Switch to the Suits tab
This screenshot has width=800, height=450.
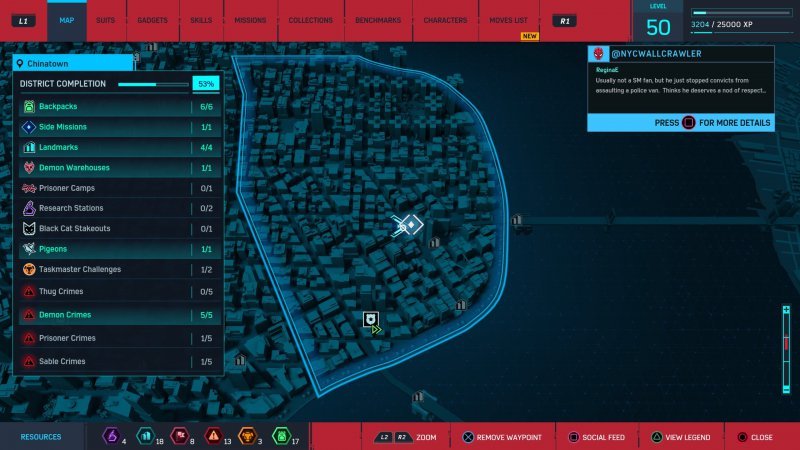(x=105, y=20)
